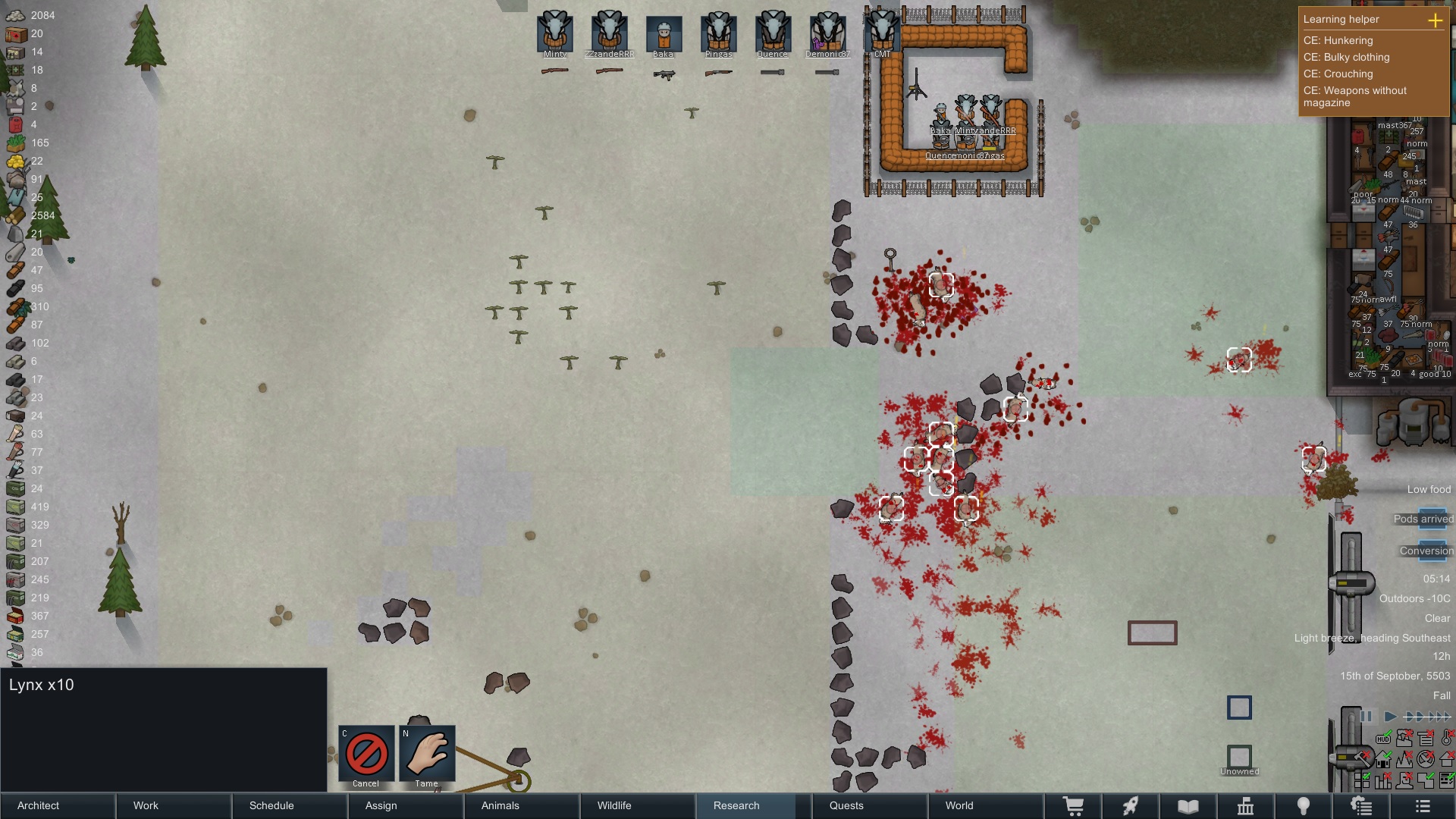Show the Quests tab

869,805
